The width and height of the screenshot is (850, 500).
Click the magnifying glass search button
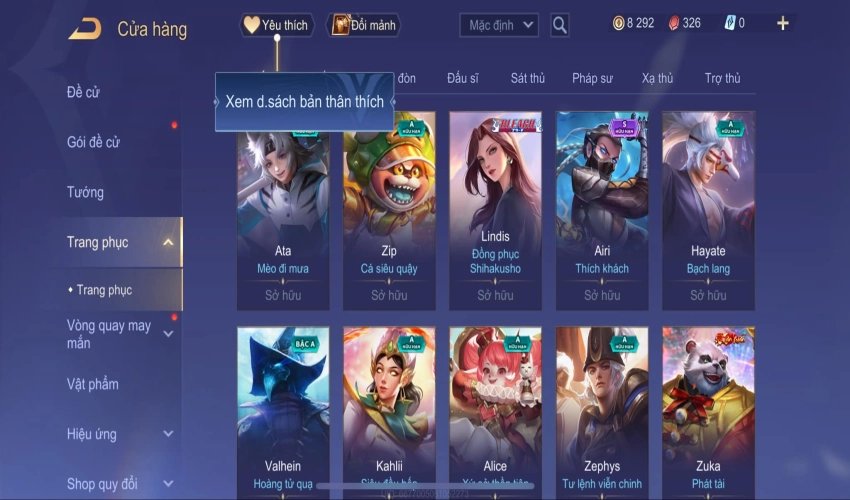coord(560,25)
